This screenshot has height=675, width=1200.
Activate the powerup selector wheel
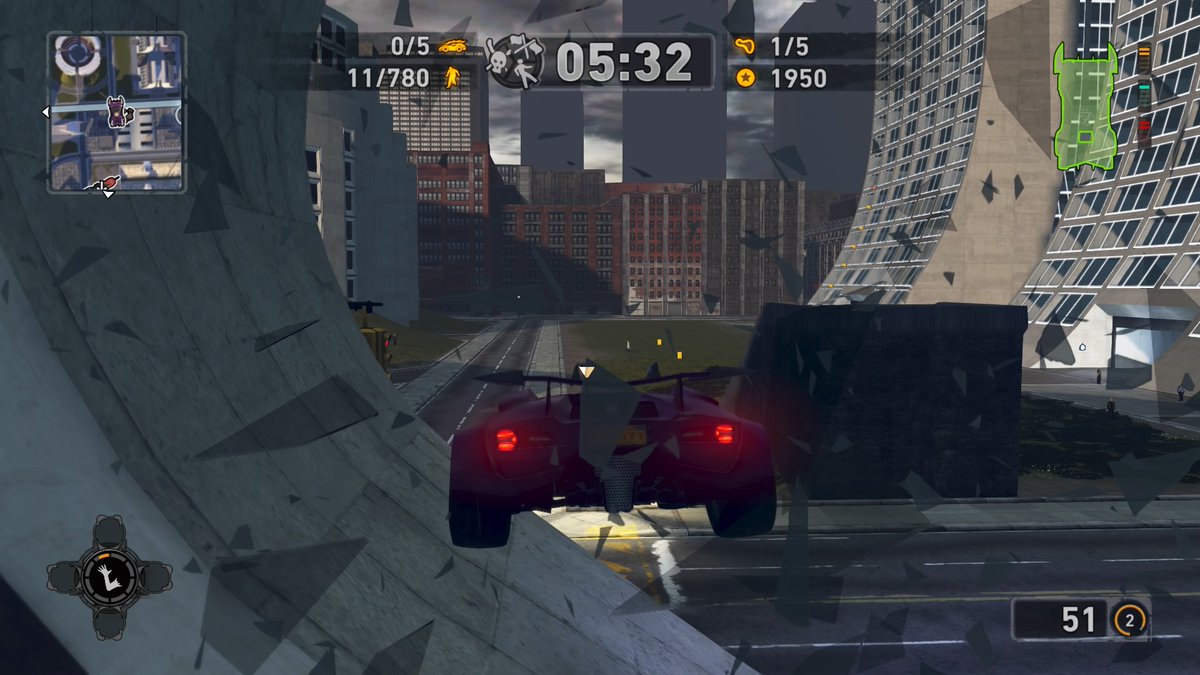pyautogui.click(x=108, y=577)
